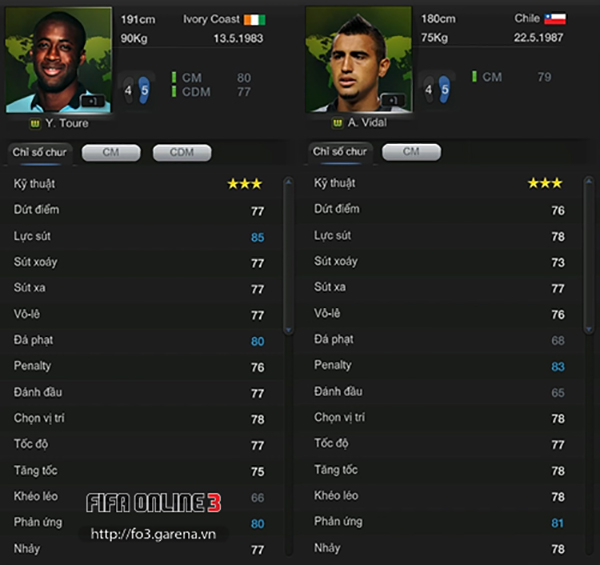Click Y. Toure's player portrait
Viewport: 600px width, 565px height.
[x=58, y=58]
